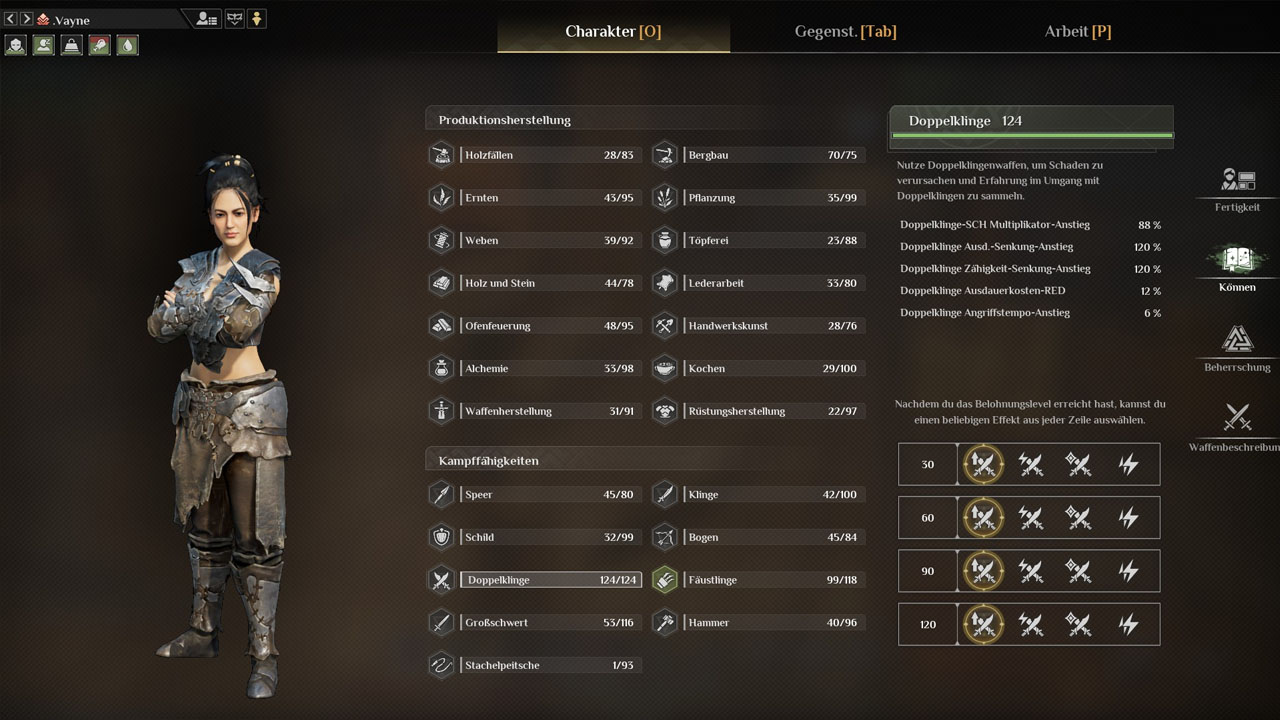Choose the Fäustlinge combat skill

pyautogui.click(x=772, y=580)
